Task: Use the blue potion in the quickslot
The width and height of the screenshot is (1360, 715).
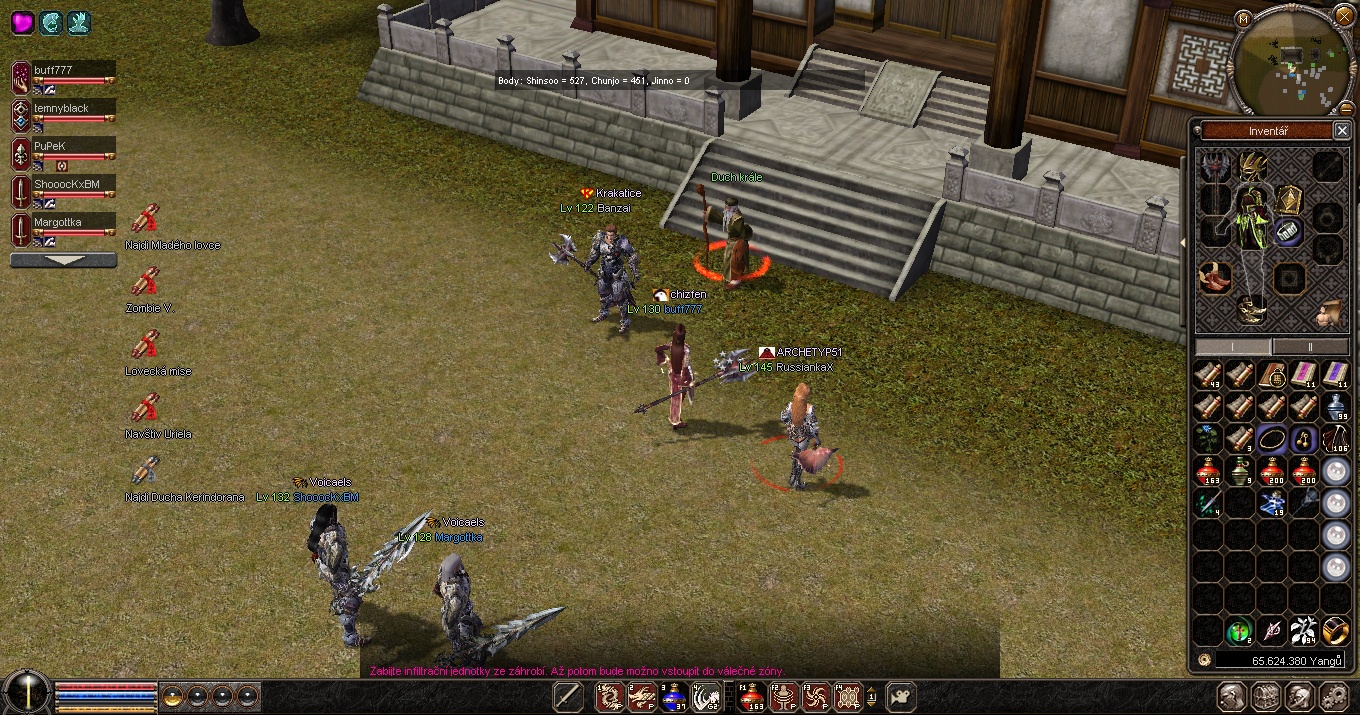Action: tap(674, 696)
